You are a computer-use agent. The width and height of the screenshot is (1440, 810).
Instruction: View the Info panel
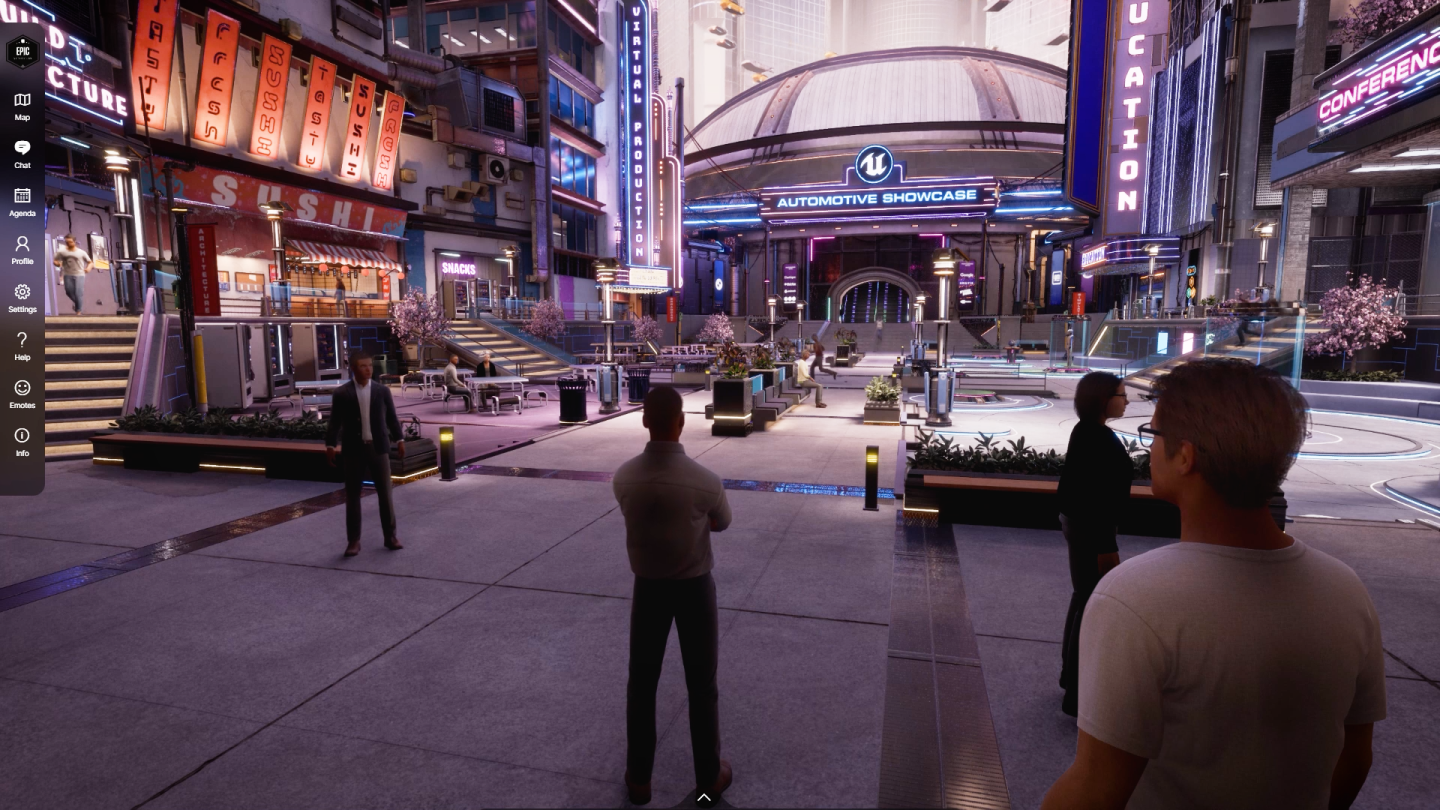(21, 440)
